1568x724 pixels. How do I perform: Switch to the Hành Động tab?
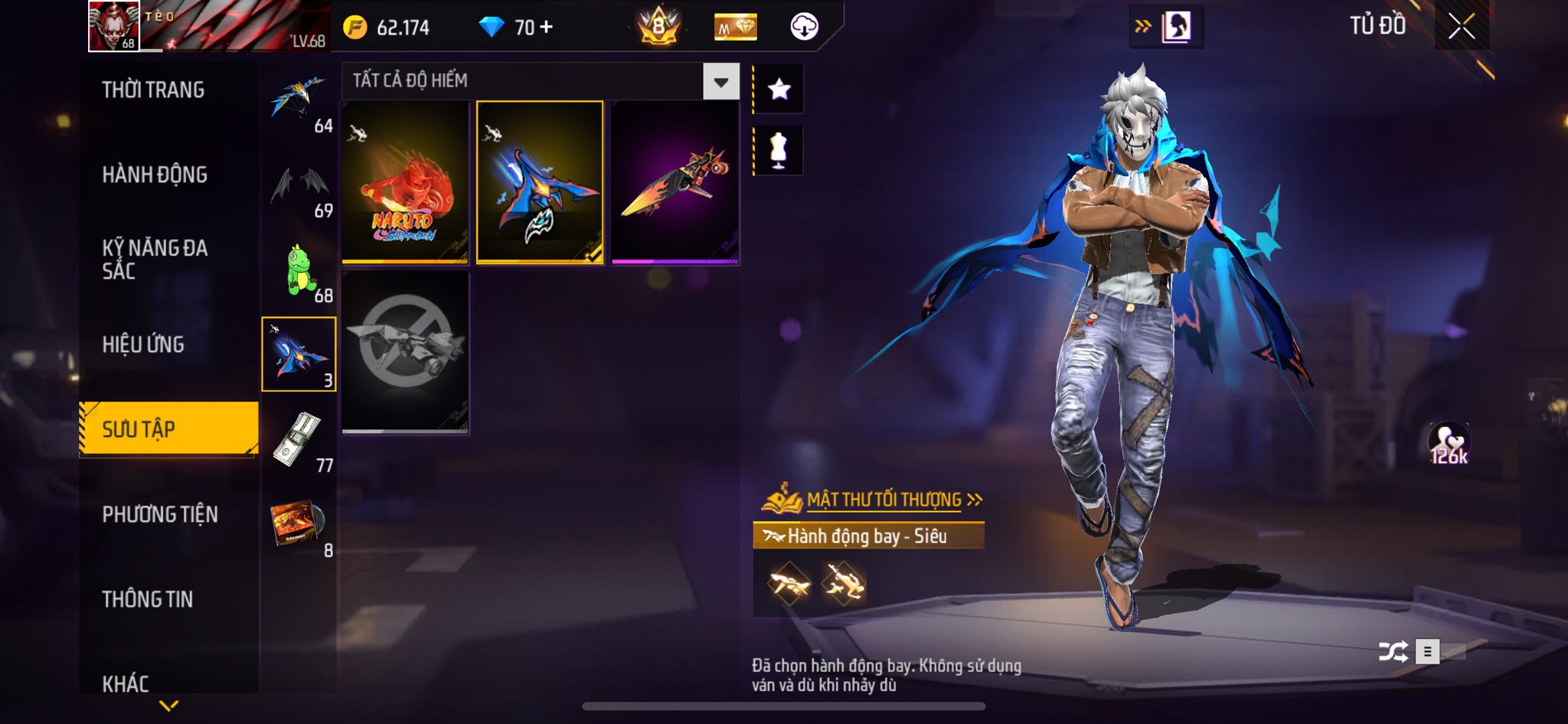pyautogui.click(x=155, y=175)
